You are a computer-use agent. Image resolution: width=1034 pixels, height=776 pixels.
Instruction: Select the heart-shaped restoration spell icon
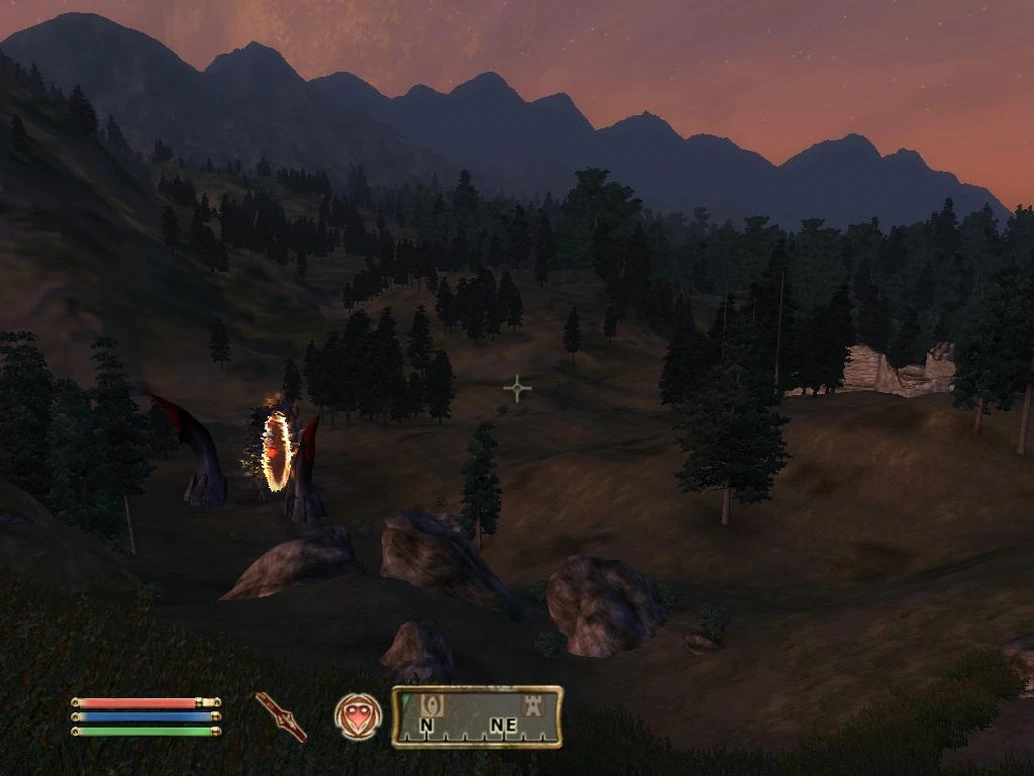[358, 717]
